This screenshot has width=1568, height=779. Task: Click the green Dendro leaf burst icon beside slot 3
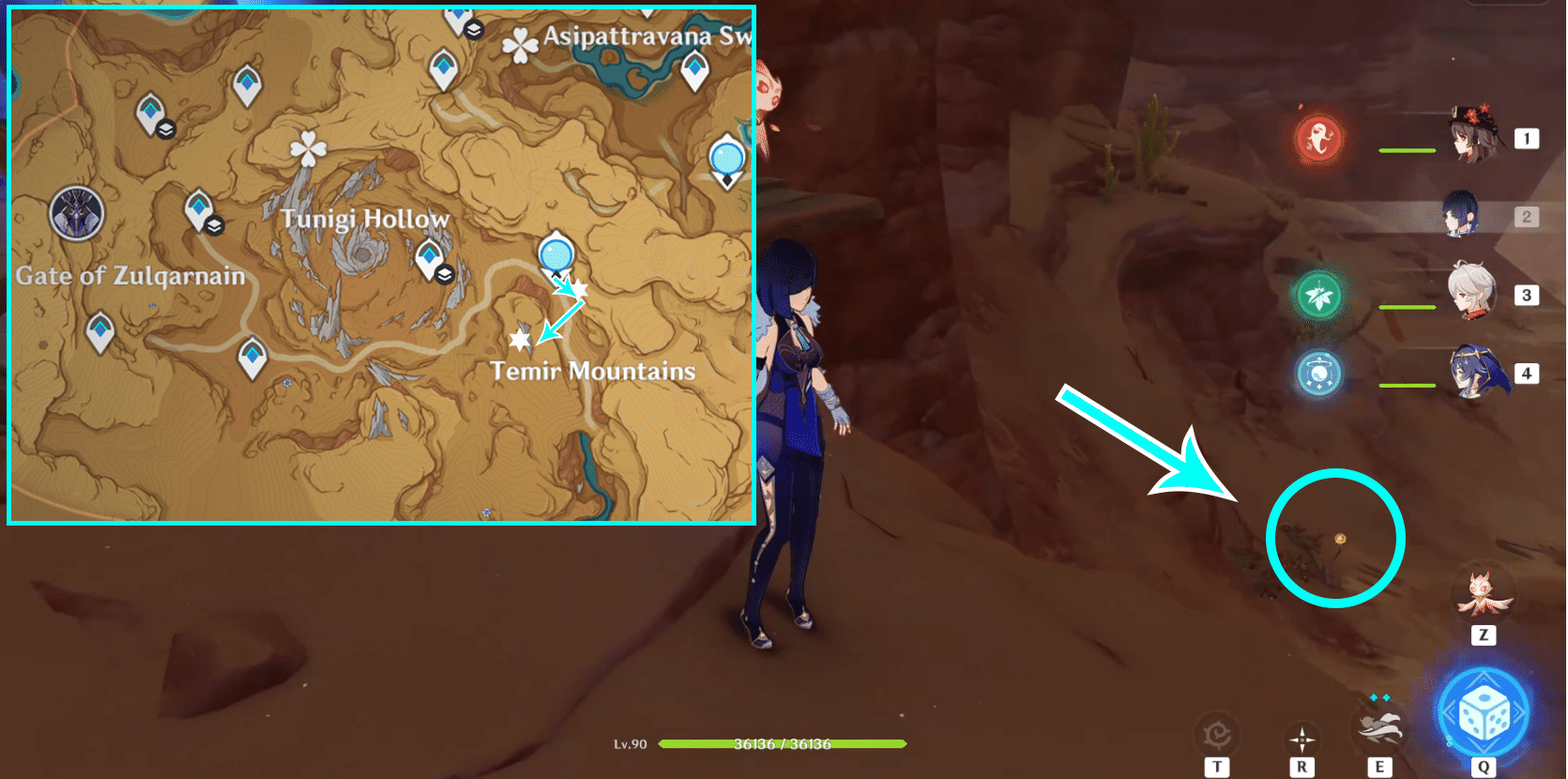[1317, 295]
